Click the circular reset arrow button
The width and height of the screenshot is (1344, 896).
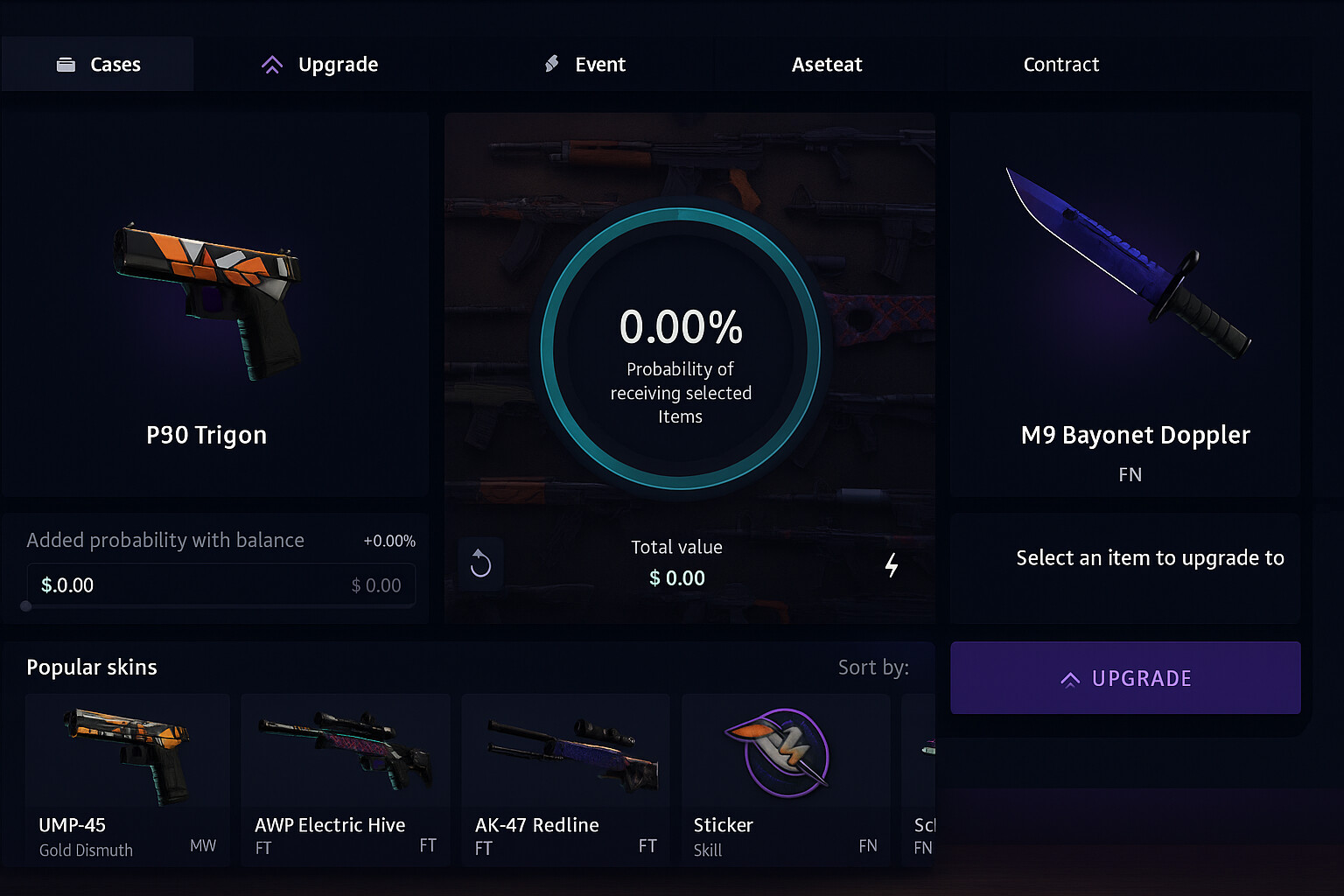480,563
